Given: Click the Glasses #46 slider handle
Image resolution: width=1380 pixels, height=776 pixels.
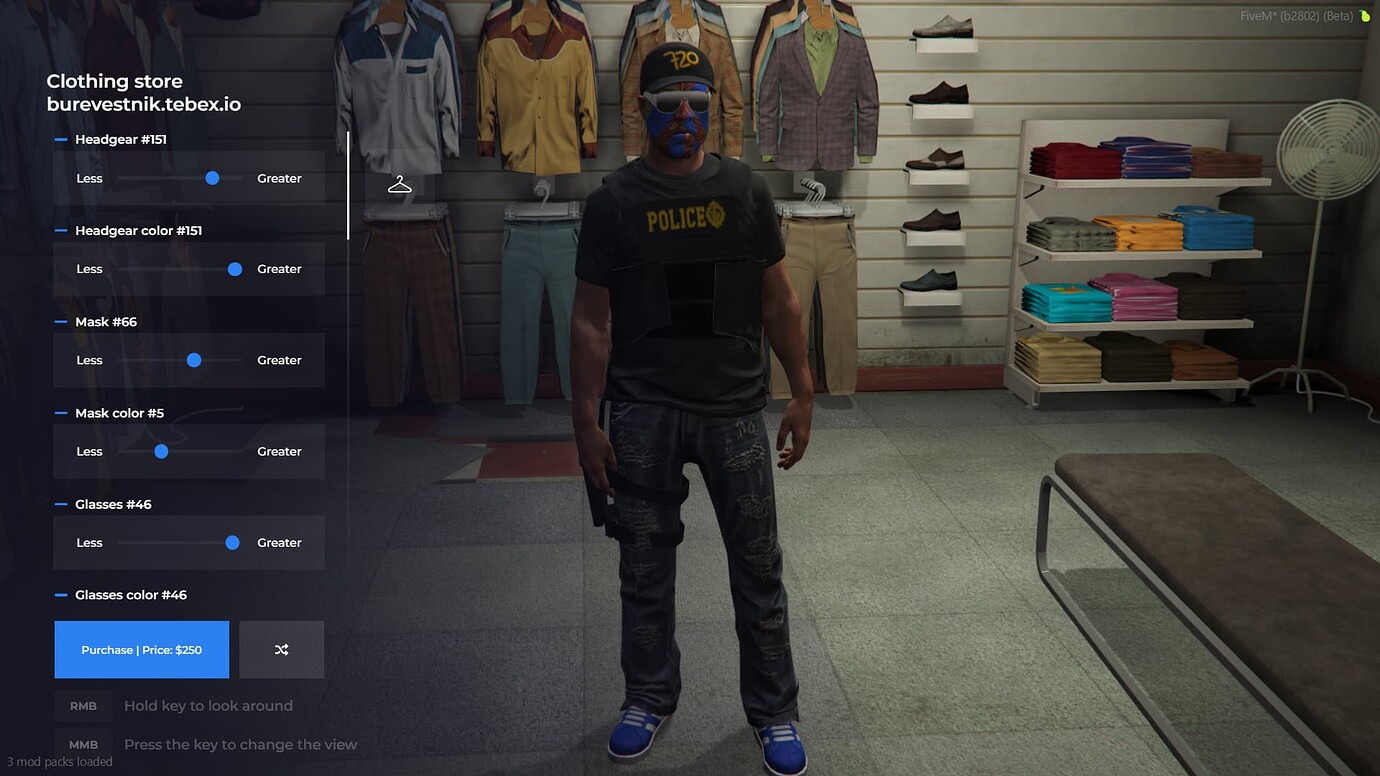Looking at the screenshot, I should point(232,542).
